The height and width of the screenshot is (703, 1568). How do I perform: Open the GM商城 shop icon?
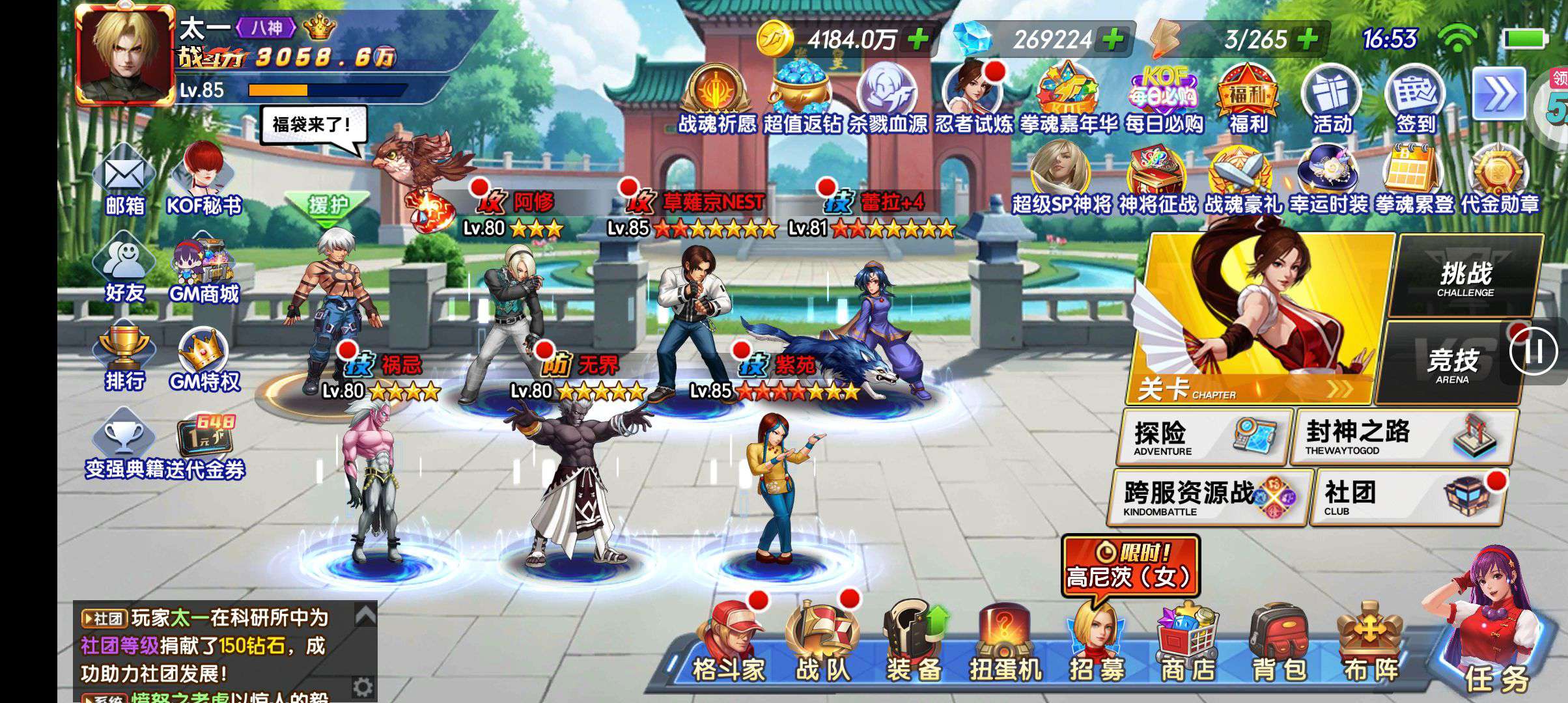click(x=204, y=273)
